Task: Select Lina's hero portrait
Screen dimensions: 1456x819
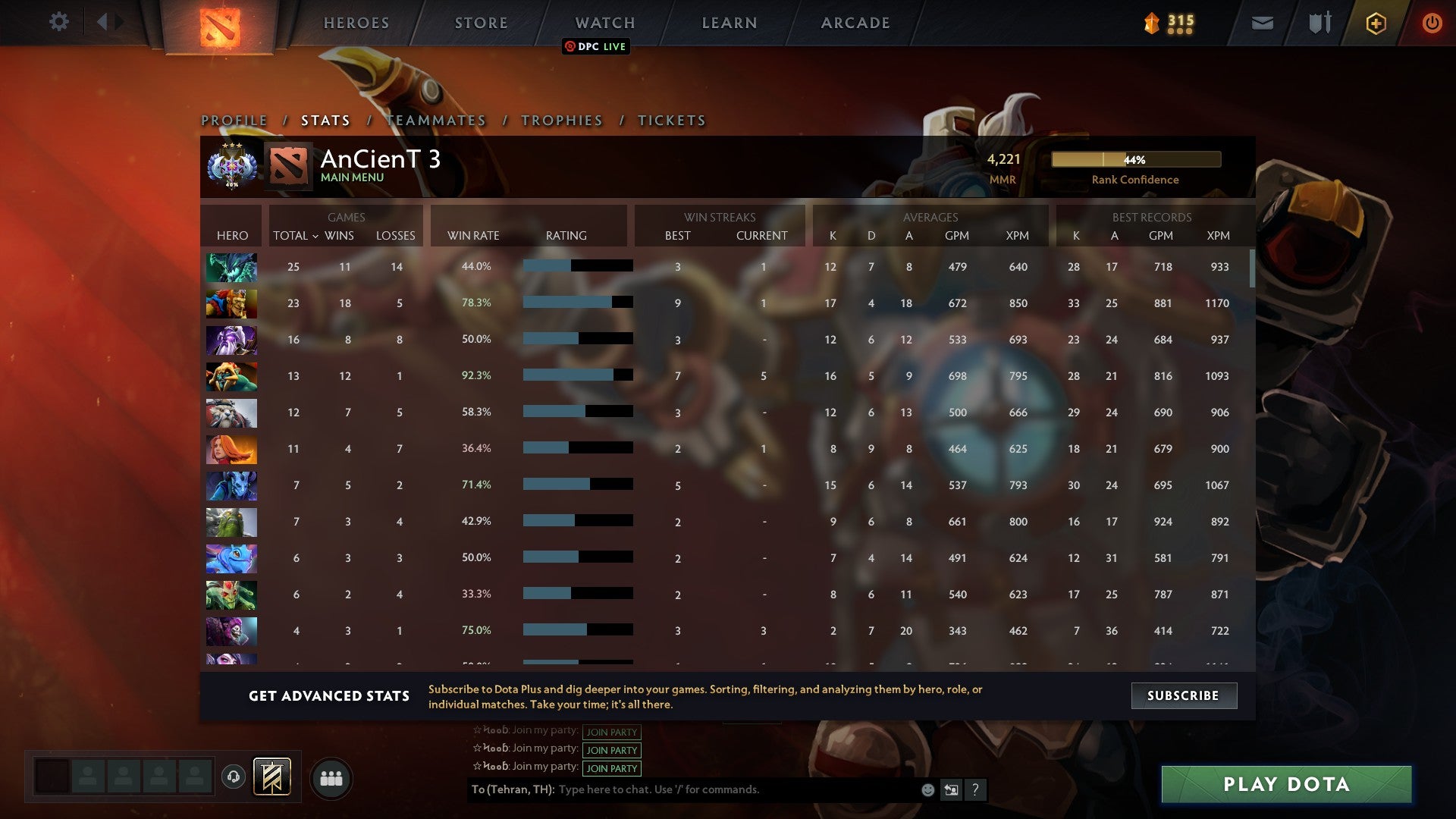Action: click(231, 449)
